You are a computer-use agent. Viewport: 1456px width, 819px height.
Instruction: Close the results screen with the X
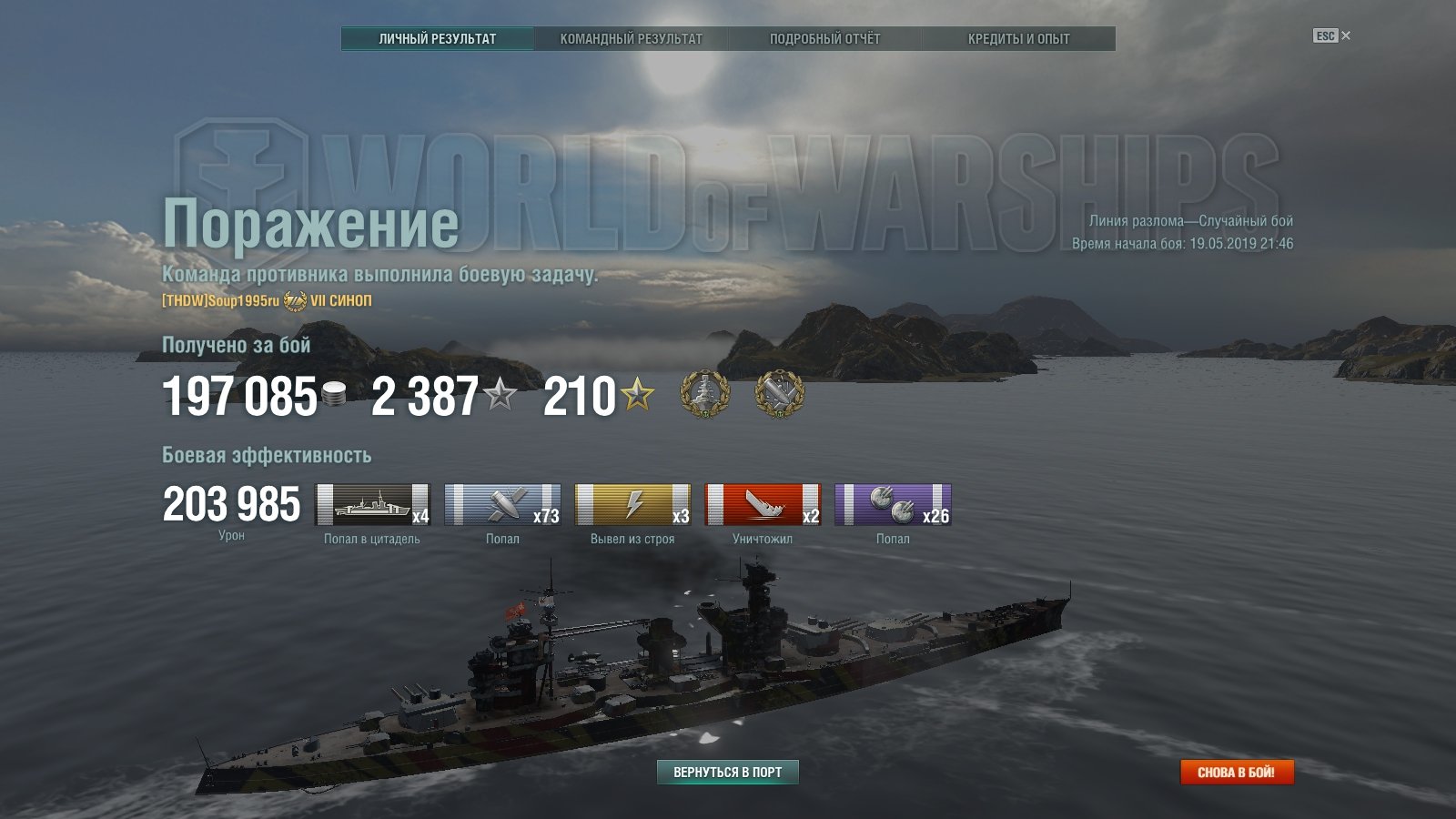[x=1346, y=35]
